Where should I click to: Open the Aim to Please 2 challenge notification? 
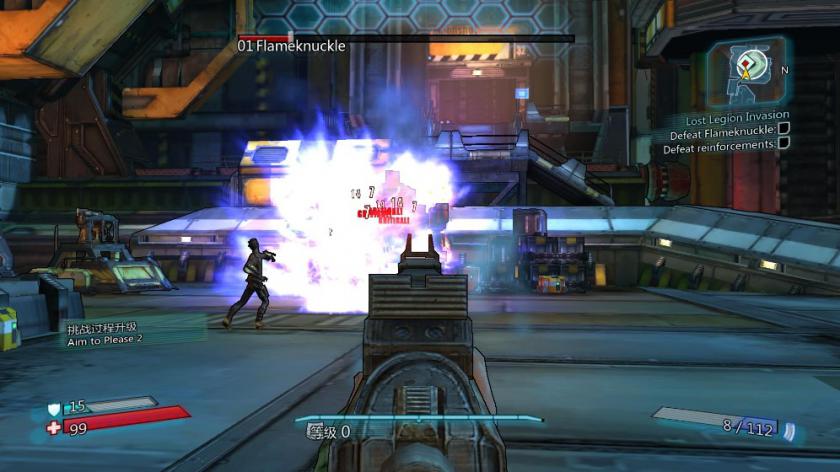pyautogui.click(x=106, y=333)
